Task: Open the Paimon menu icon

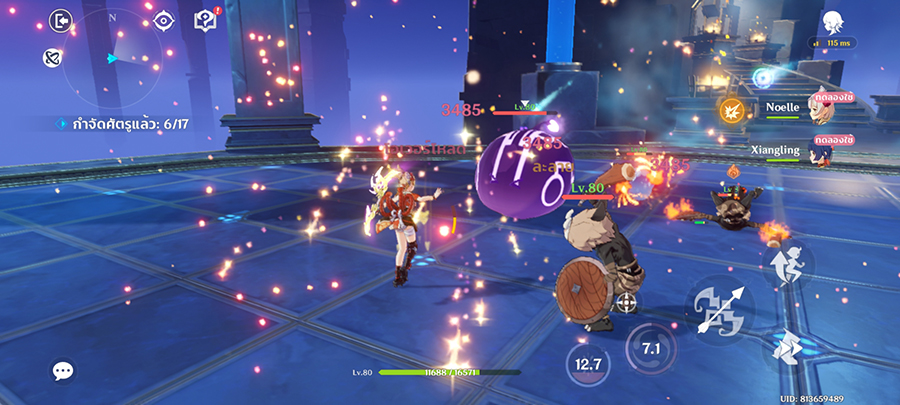Action: point(833,21)
